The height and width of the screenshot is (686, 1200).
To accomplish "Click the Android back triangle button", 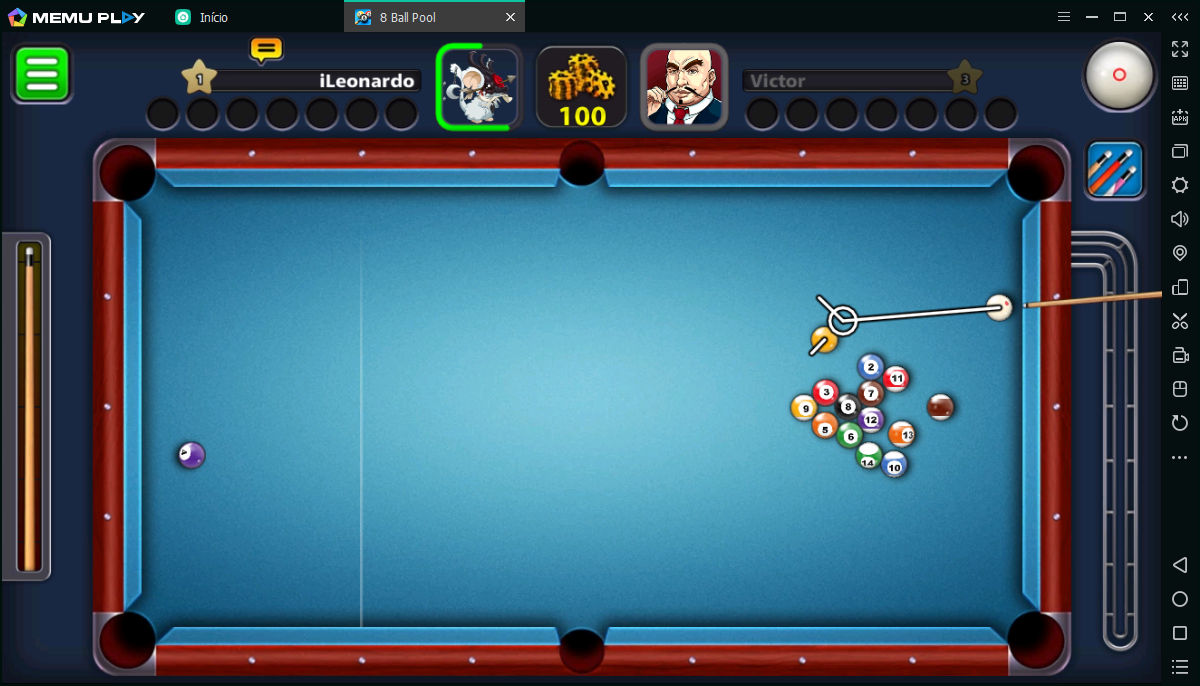I will point(1180,565).
